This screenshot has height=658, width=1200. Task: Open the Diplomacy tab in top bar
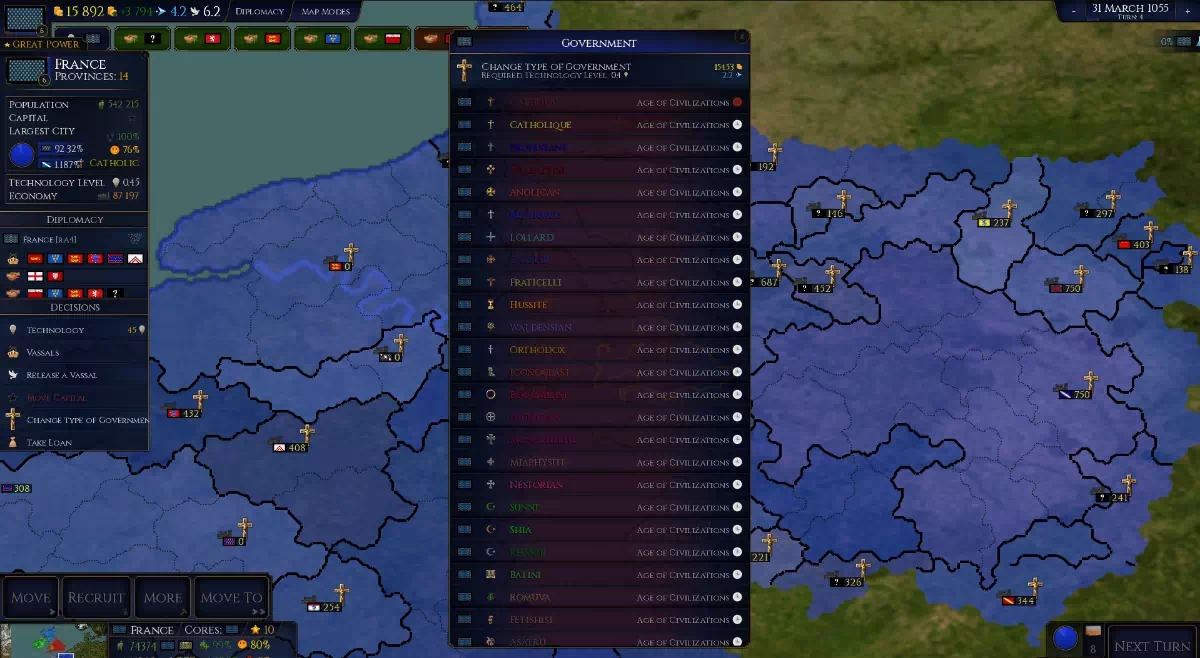click(x=259, y=12)
